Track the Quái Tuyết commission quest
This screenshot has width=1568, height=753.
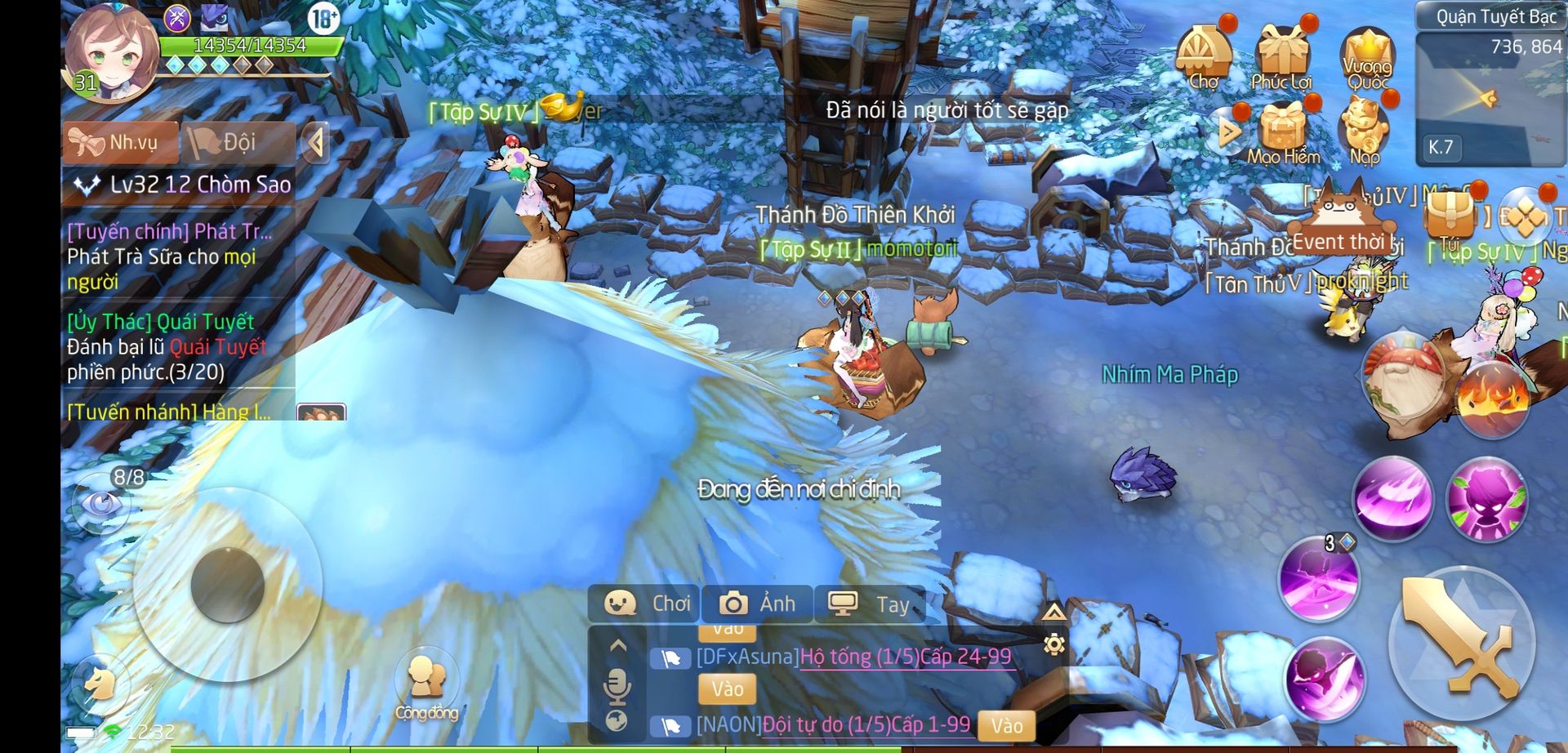click(x=171, y=347)
